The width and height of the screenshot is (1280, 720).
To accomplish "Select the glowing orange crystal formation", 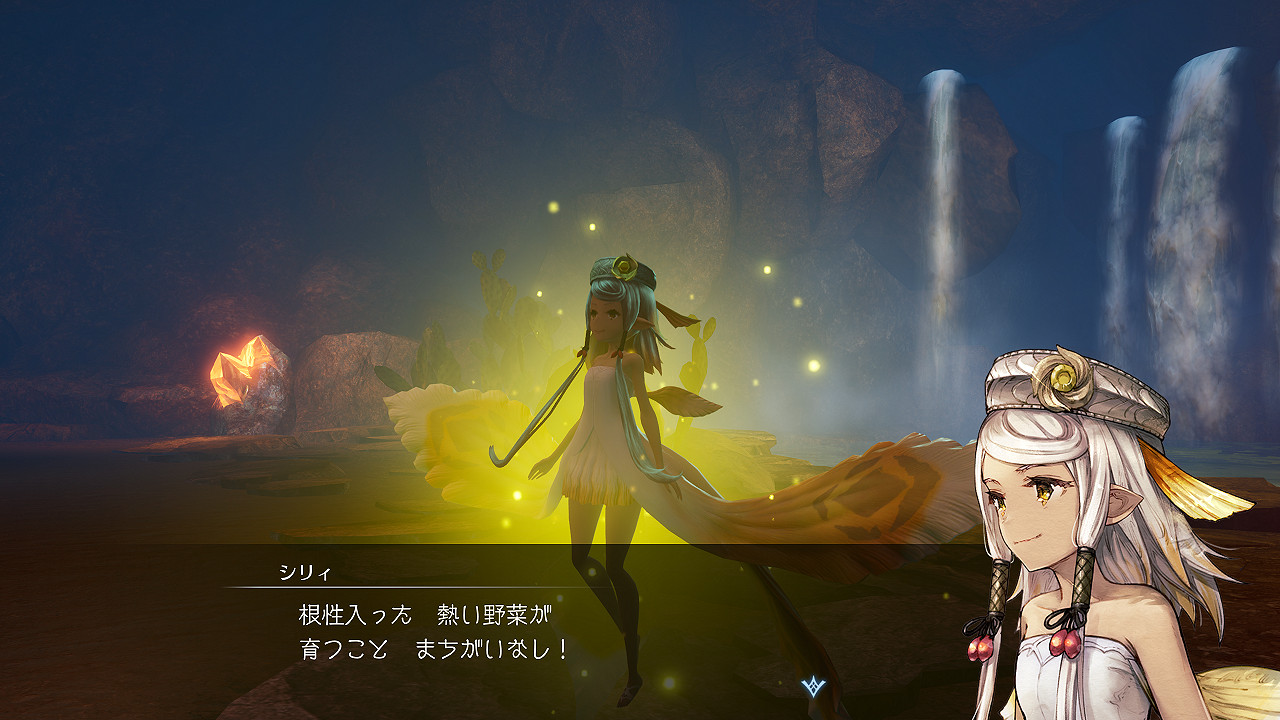I will 237,369.
